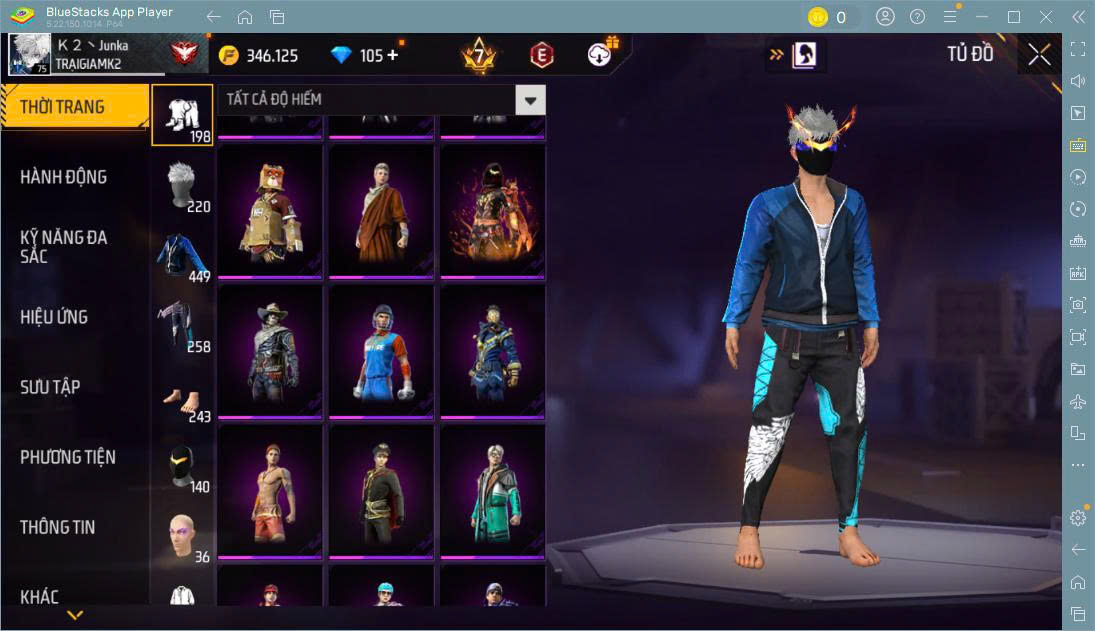Select the bear-head costume thumbnail
The width and height of the screenshot is (1095, 631).
pos(270,212)
